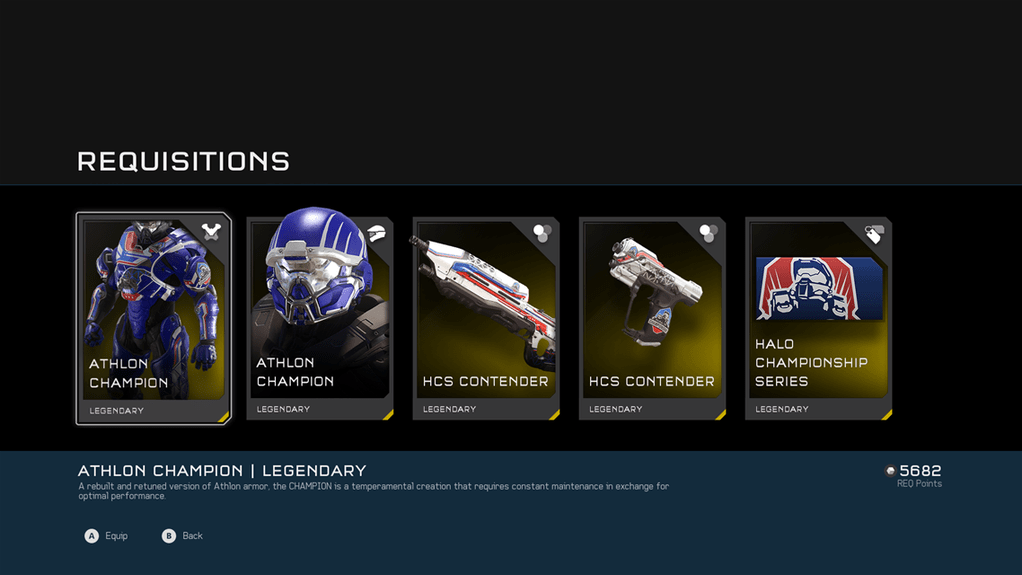Select the Athlon Champion full armor card

154,318
